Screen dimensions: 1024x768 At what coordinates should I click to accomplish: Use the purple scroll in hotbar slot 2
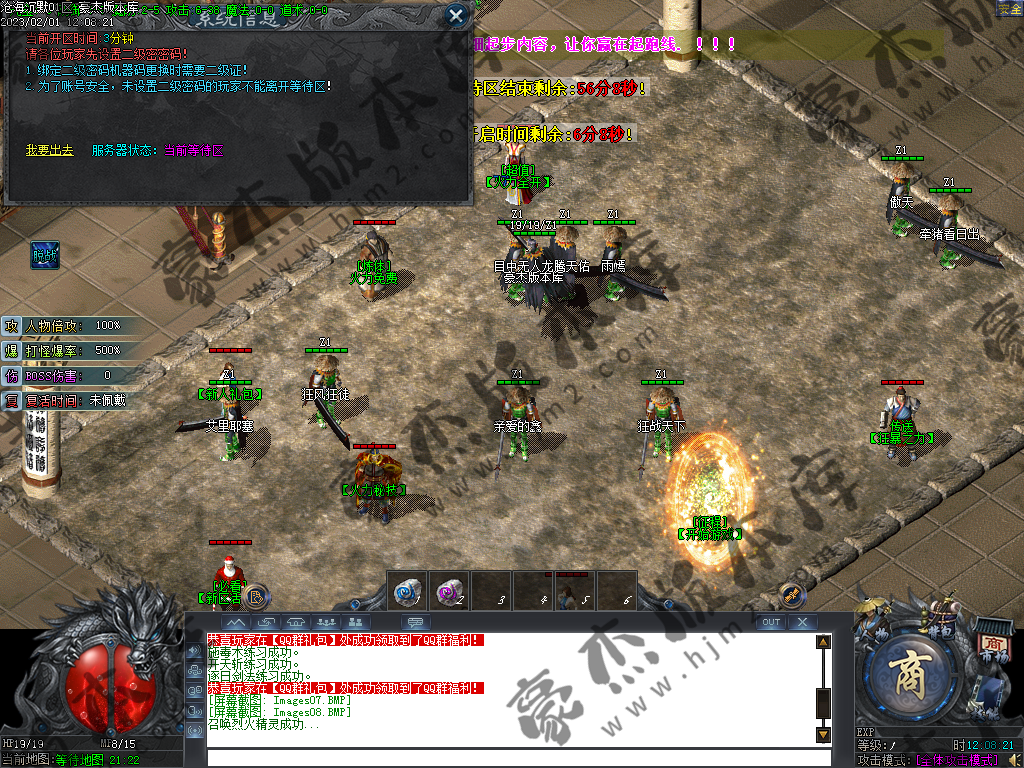tap(449, 590)
